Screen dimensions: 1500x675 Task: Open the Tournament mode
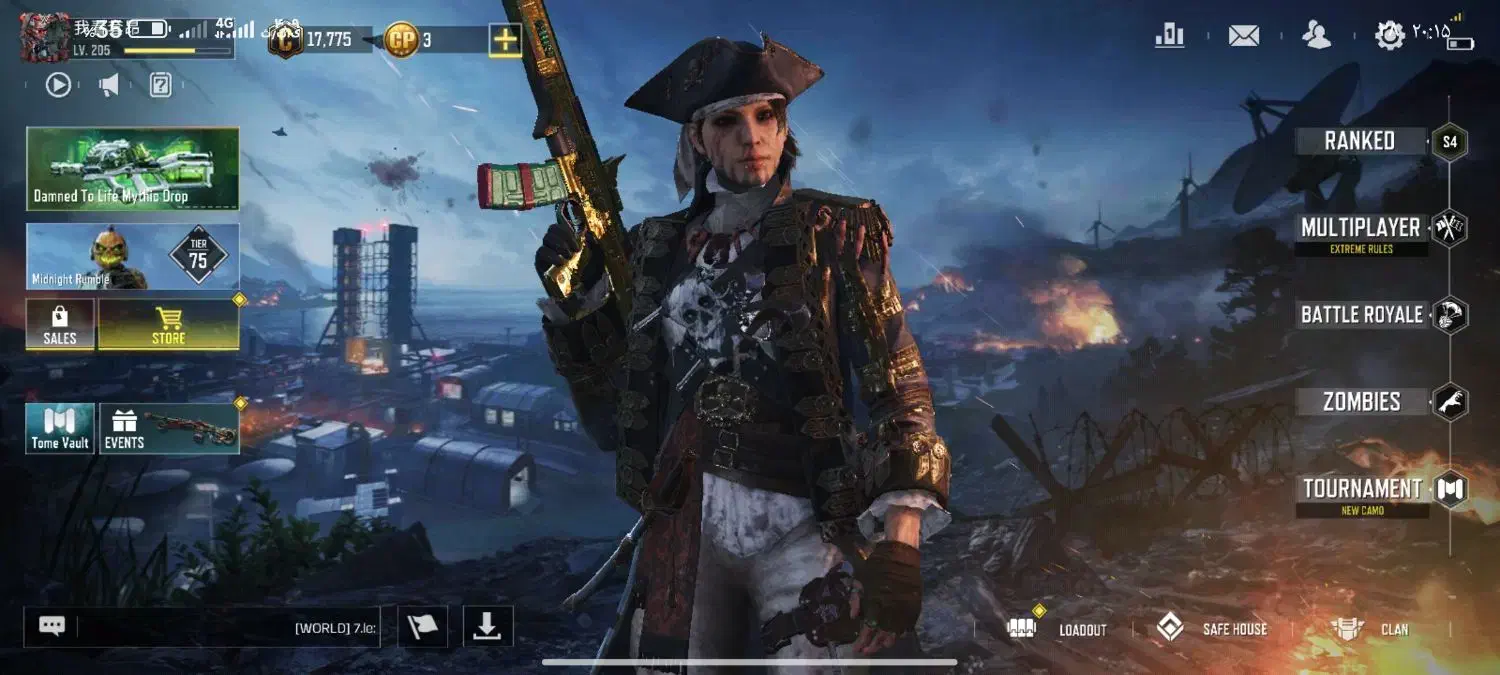pos(1362,489)
